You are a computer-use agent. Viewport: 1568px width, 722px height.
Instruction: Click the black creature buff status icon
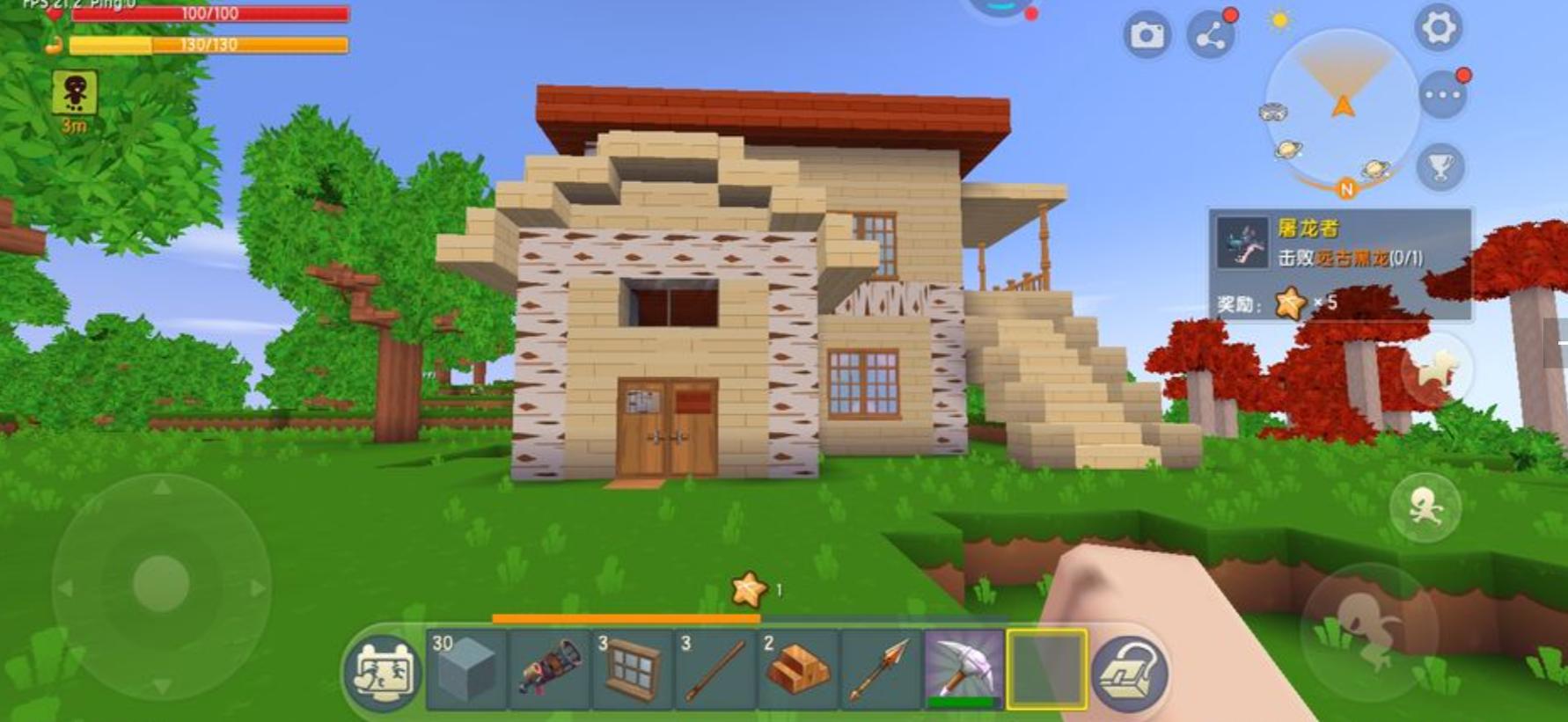point(75,92)
